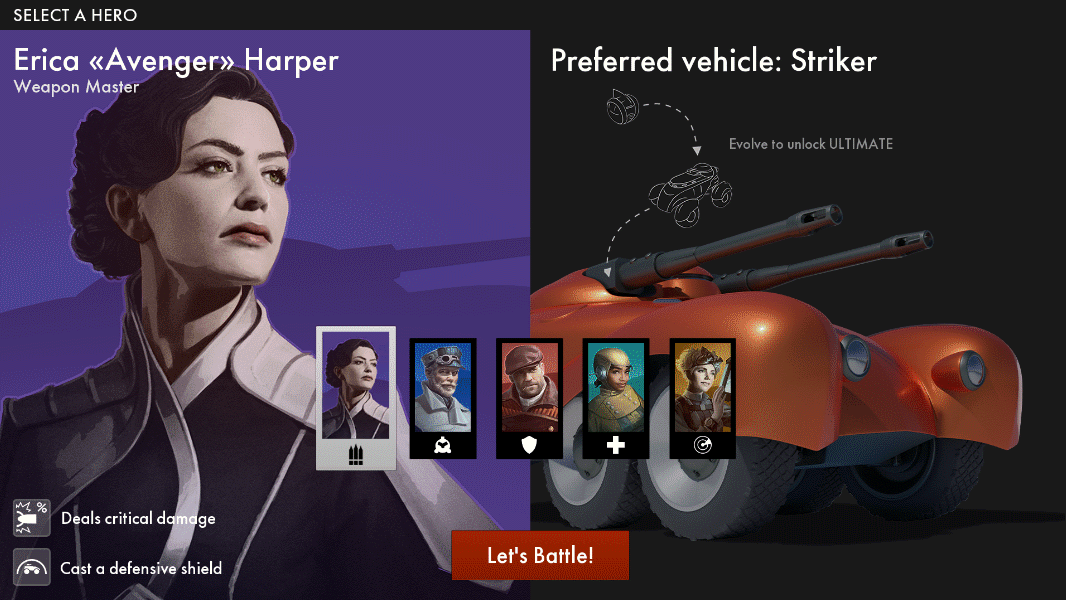
Task: Click the Deals critical damage ability icon
Action: 32,518
